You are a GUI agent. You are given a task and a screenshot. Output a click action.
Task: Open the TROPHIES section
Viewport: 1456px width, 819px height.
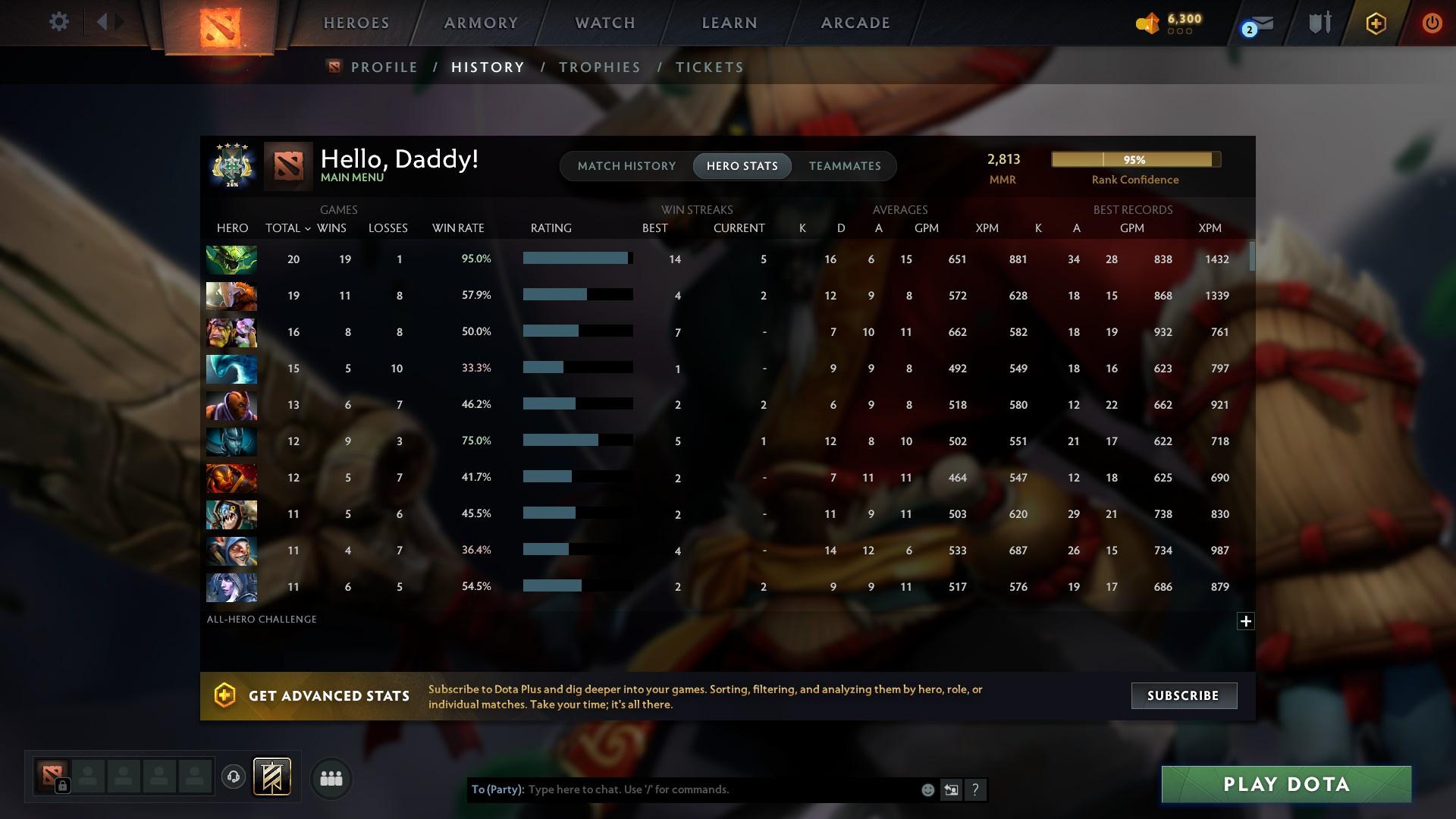(599, 67)
